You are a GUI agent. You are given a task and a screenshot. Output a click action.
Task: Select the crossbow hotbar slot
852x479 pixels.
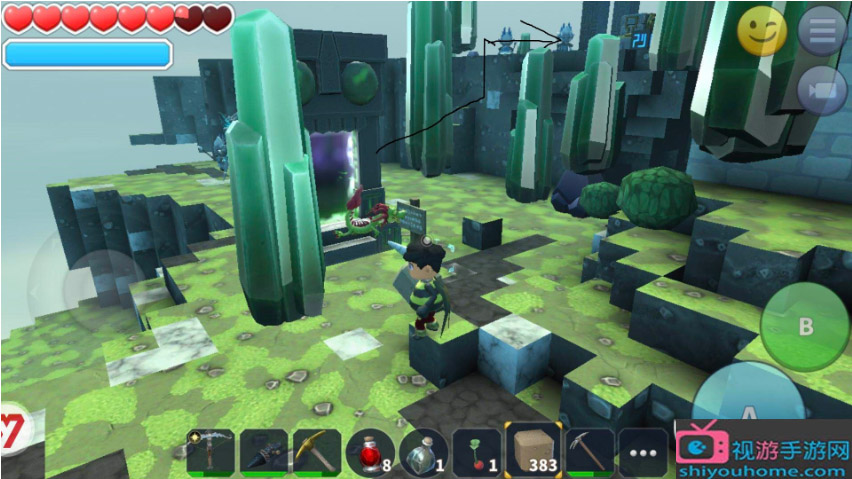point(212,453)
